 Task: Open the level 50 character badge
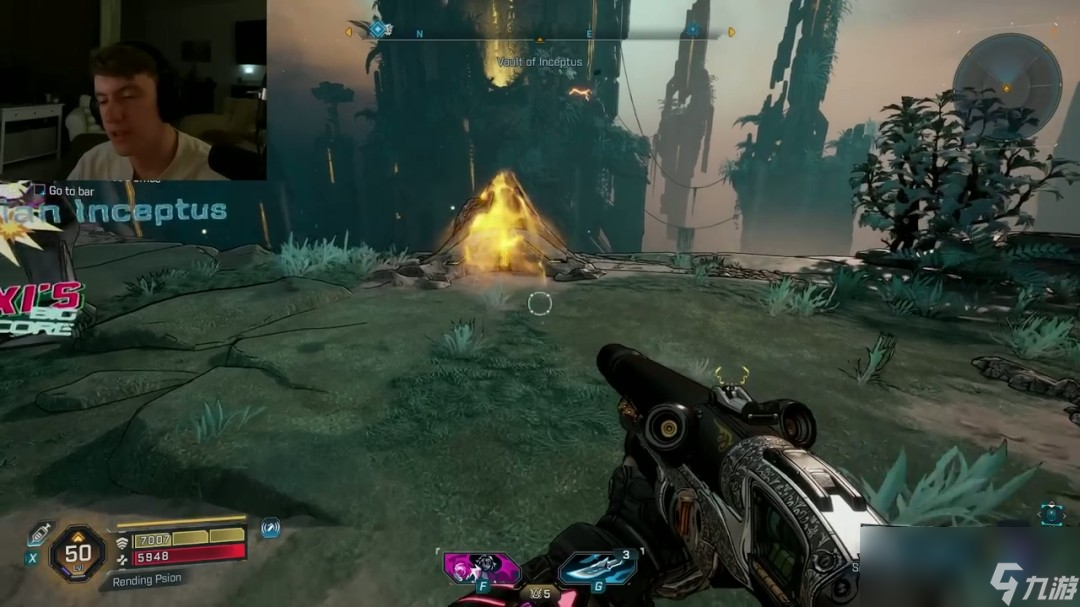[78, 550]
